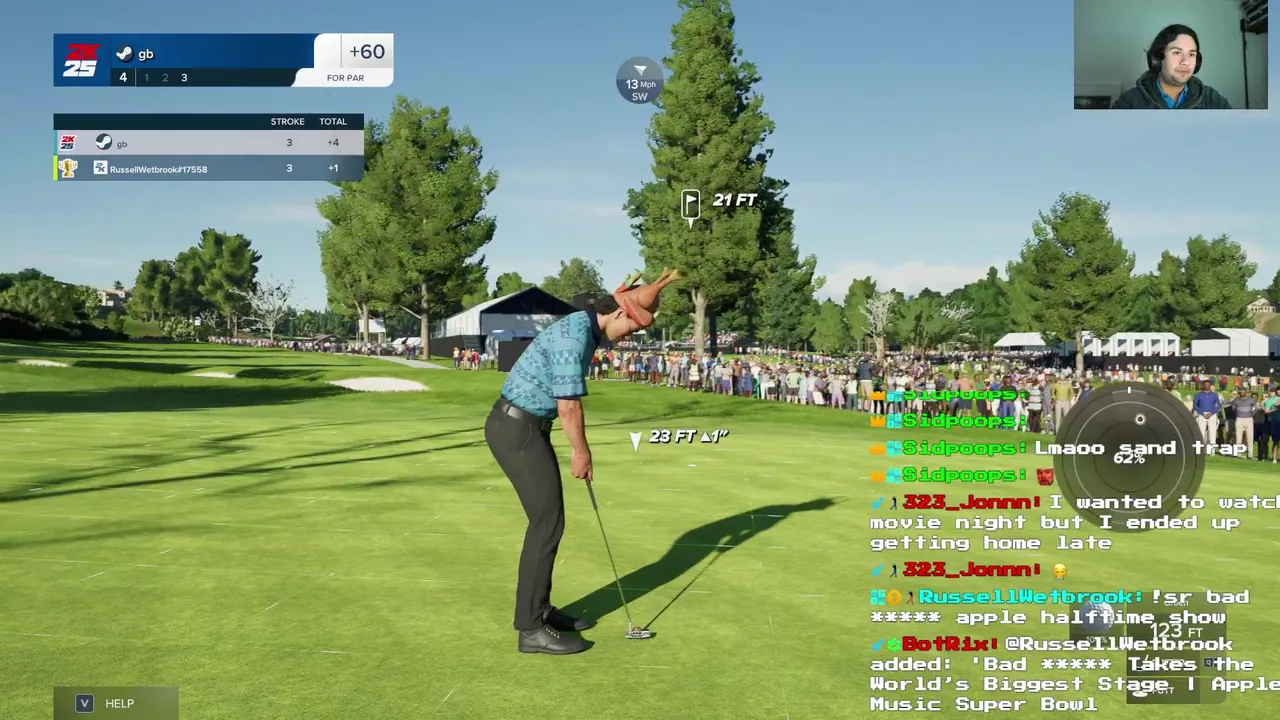Open the HELP panel

(x=116, y=703)
